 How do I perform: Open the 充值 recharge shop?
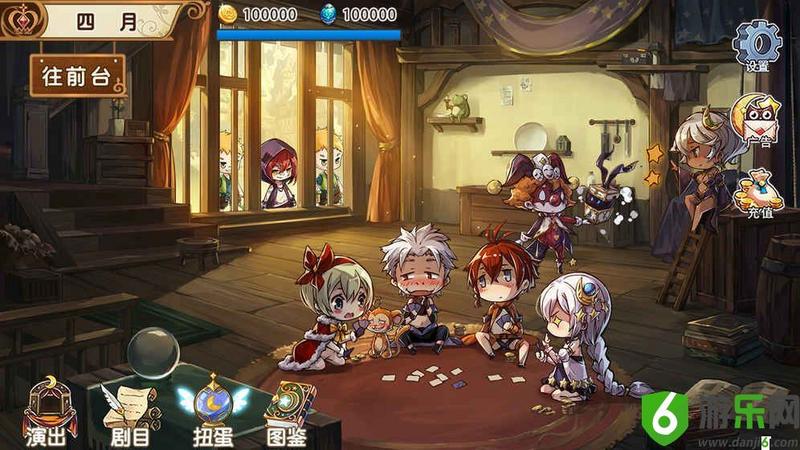pos(757,192)
